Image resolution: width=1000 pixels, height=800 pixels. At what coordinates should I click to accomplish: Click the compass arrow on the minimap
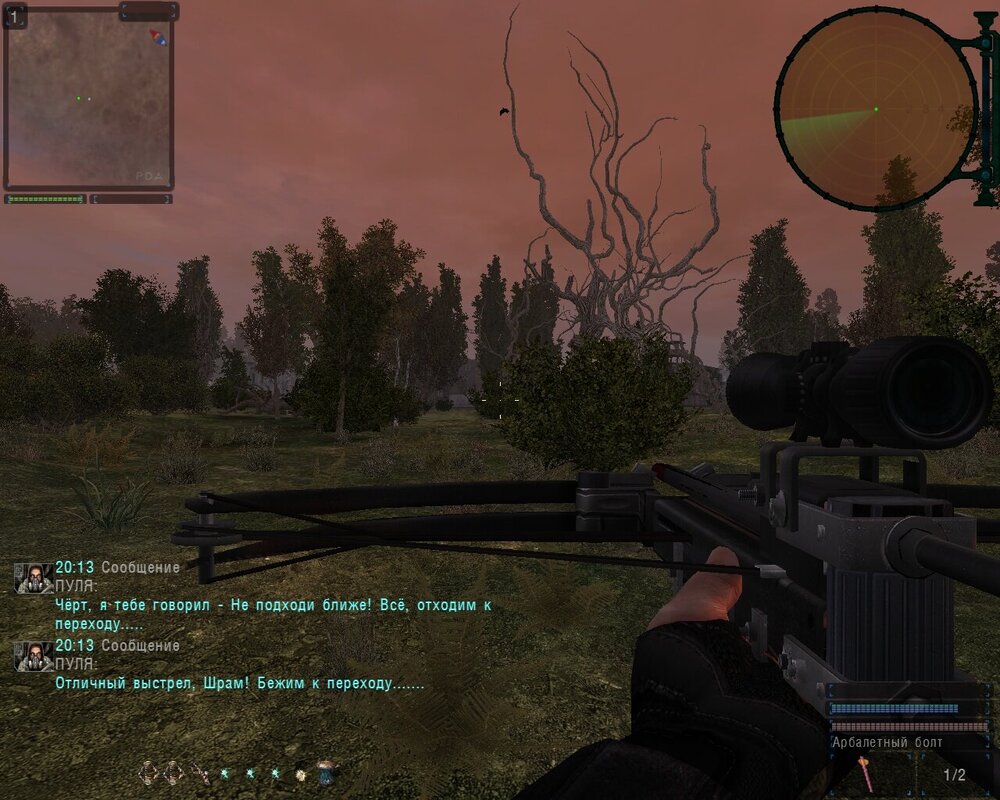pos(157,37)
